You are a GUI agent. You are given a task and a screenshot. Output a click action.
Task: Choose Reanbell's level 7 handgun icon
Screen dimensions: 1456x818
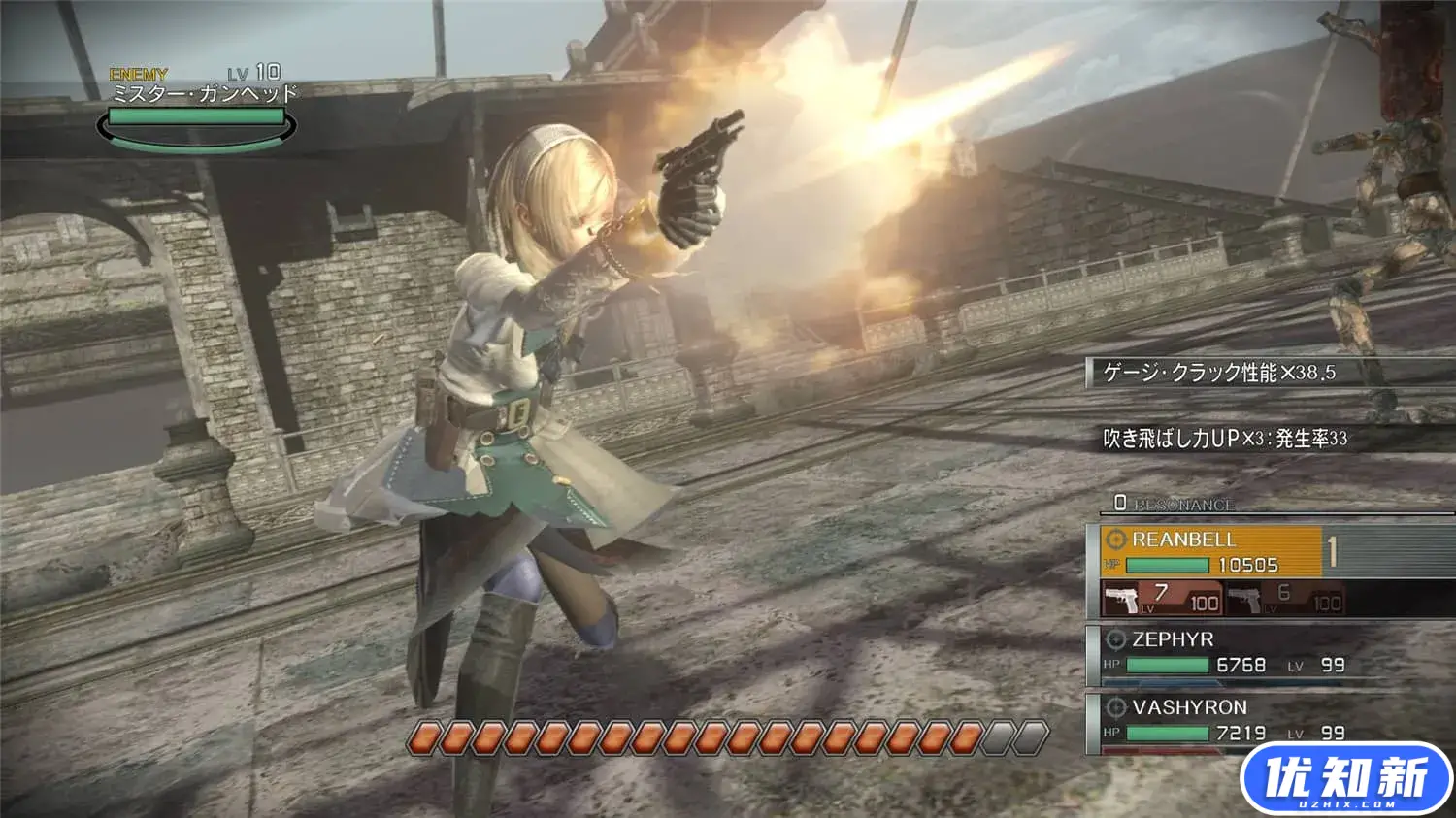(x=1125, y=599)
